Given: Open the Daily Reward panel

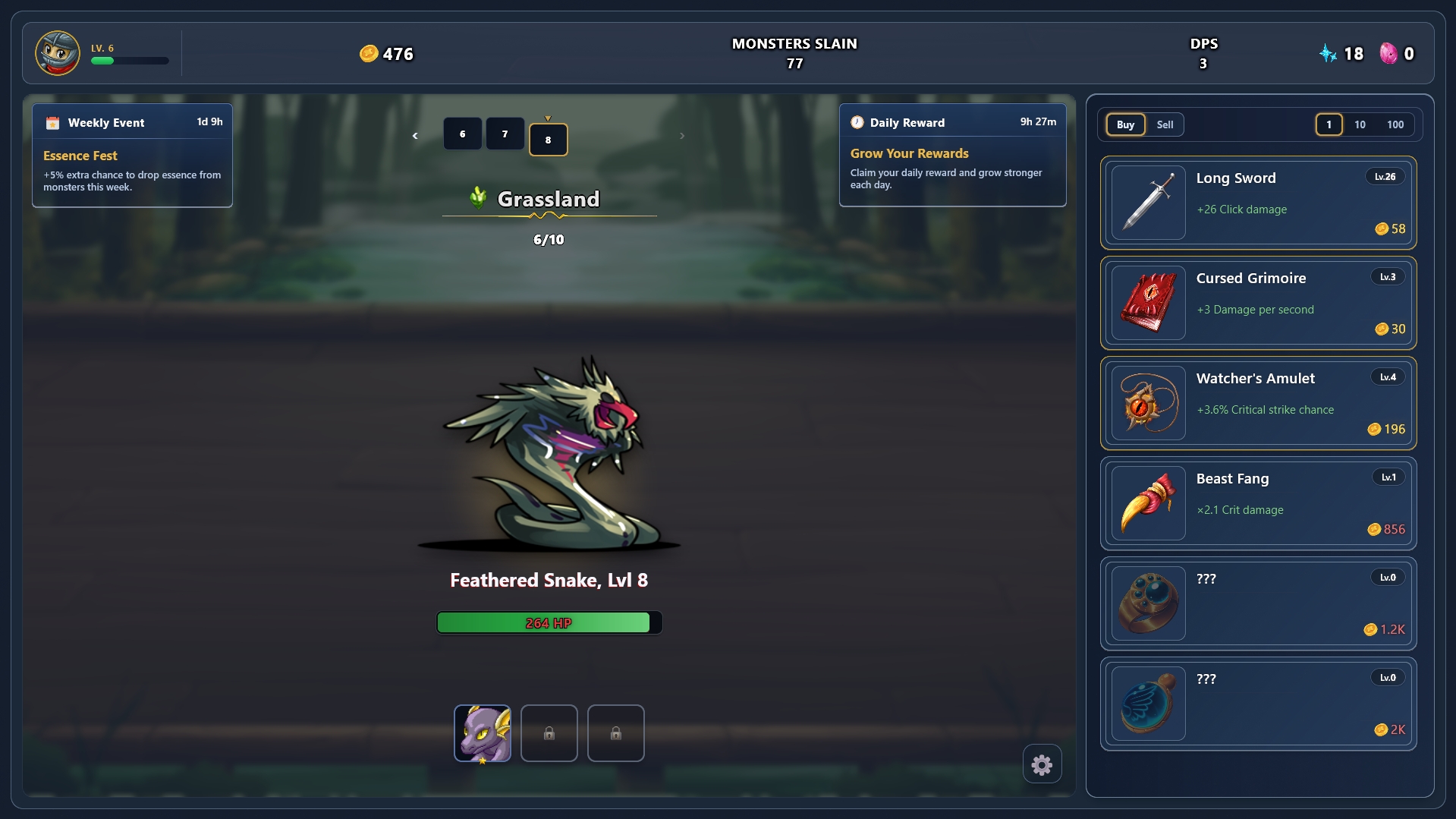Looking at the screenshot, I should [952, 155].
